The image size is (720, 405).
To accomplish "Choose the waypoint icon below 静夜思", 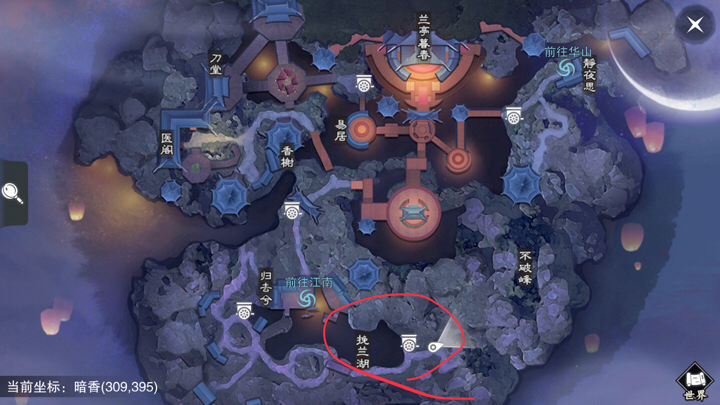I will click(513, 115).
